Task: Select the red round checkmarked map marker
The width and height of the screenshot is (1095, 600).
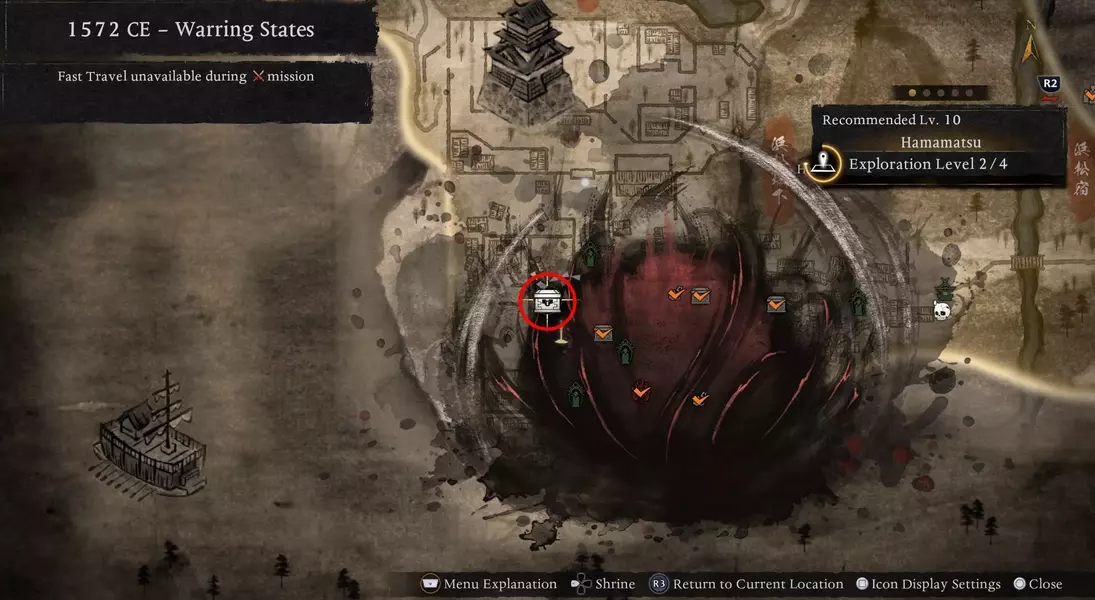Action: point(641,391)
